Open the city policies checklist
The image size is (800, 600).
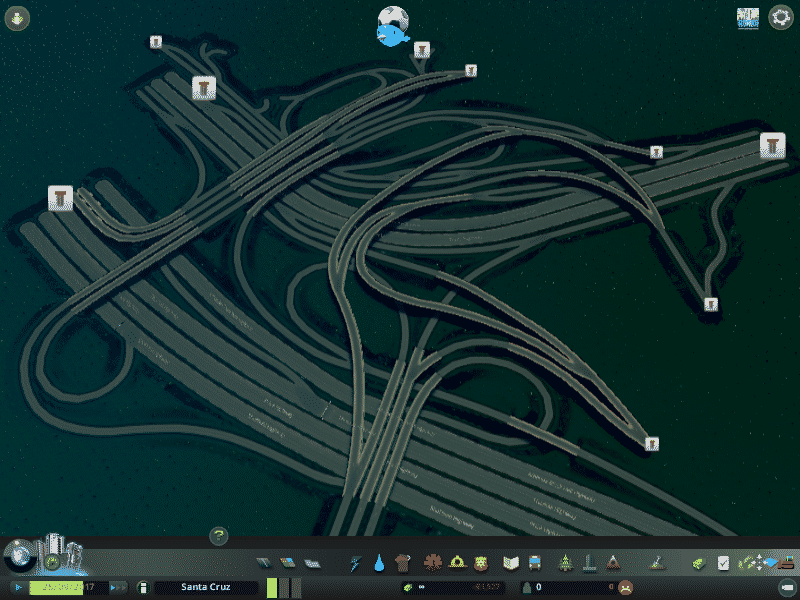coord(723,563)
